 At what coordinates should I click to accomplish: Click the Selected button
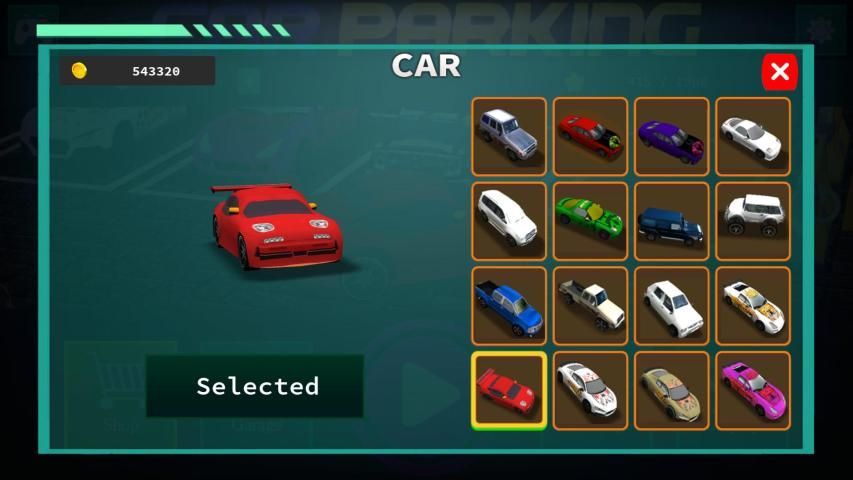point(255,386)
